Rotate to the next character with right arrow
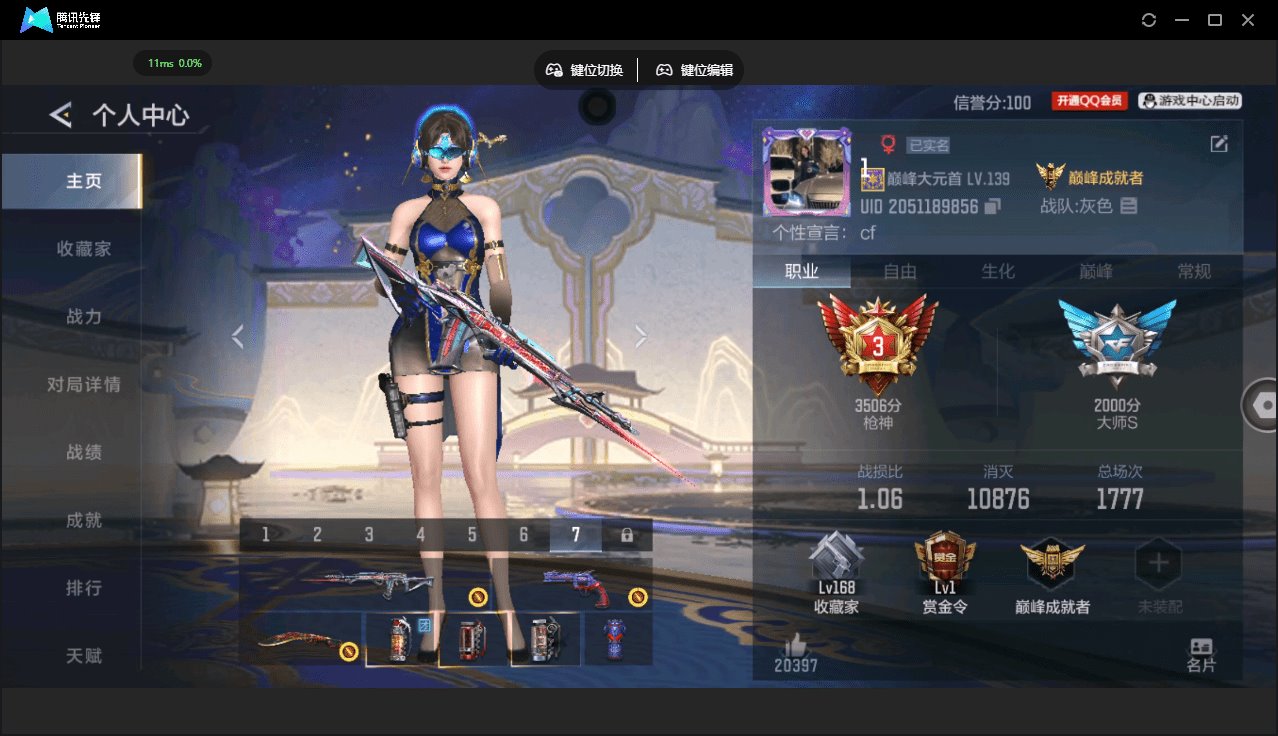Image resolution: width=1278 pixels, height=736 pixels. coord(641,337)
